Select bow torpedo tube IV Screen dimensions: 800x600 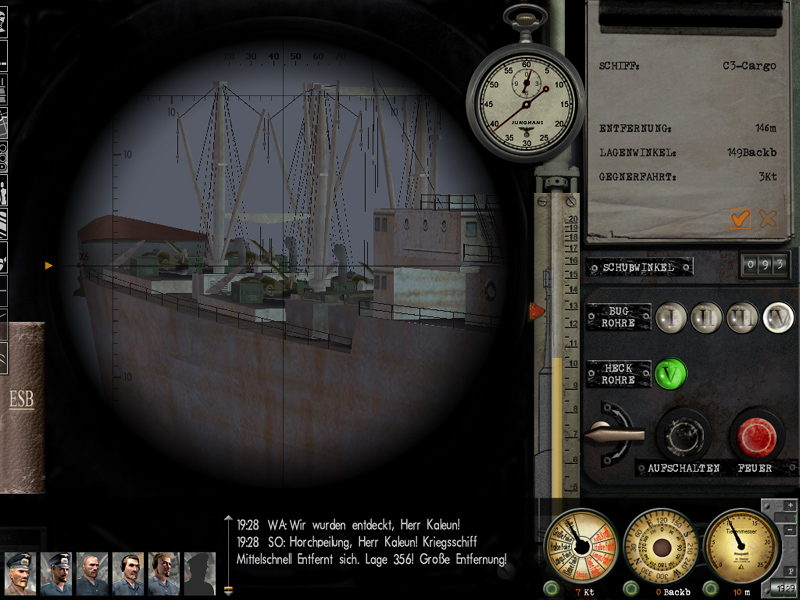coord(778,318)
